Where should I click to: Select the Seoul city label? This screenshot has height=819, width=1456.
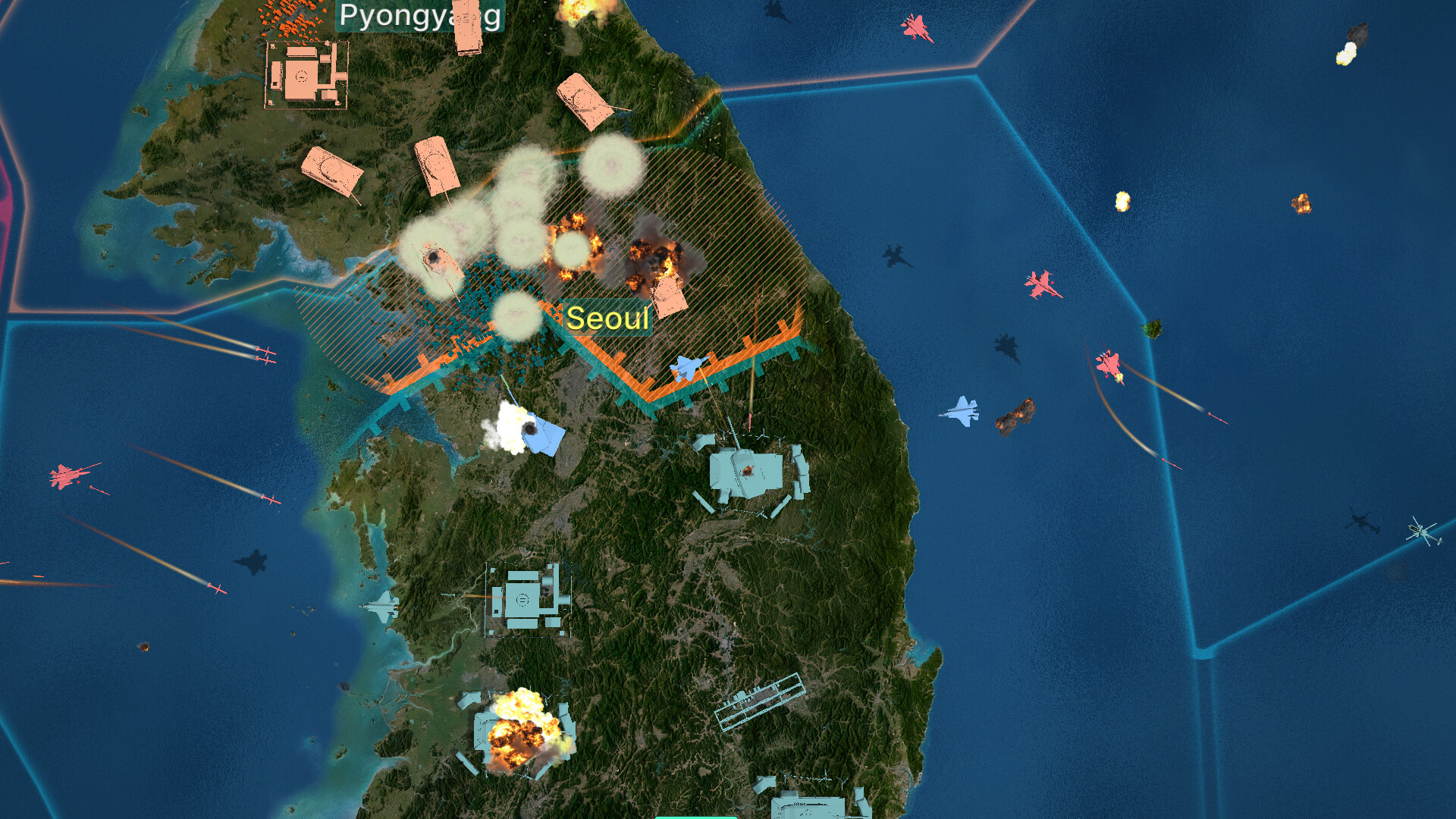point(607,318)
